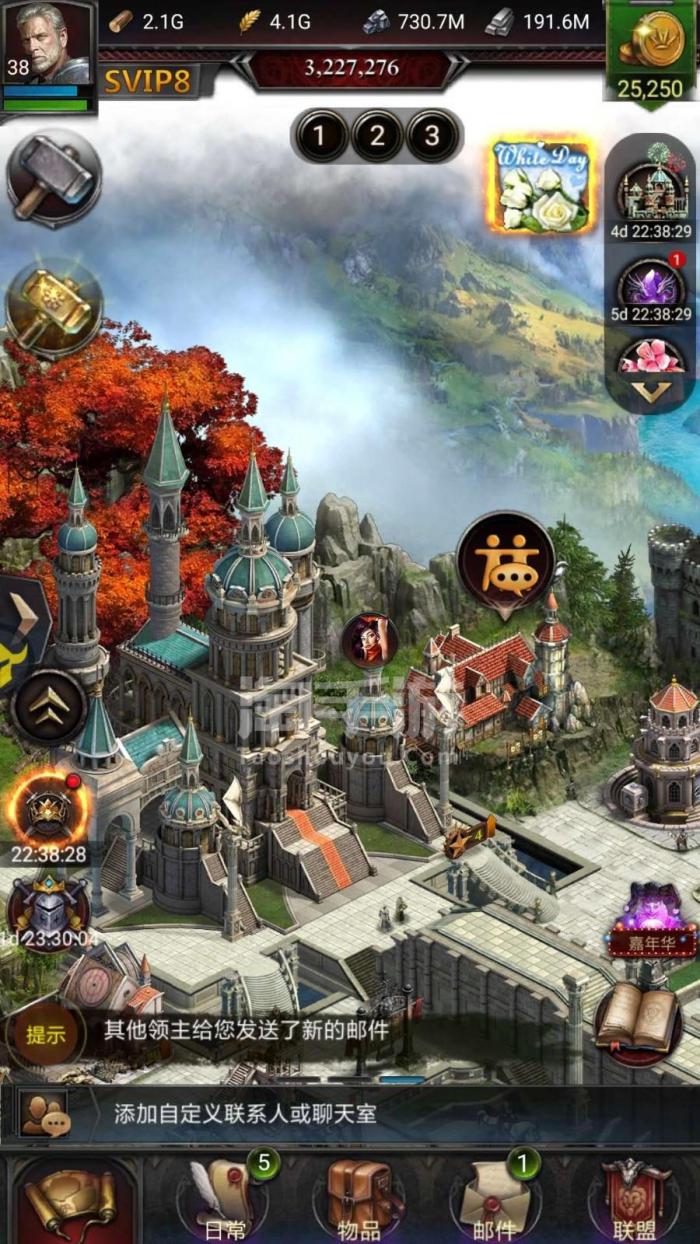Open the book icon

coord(639,1023)
